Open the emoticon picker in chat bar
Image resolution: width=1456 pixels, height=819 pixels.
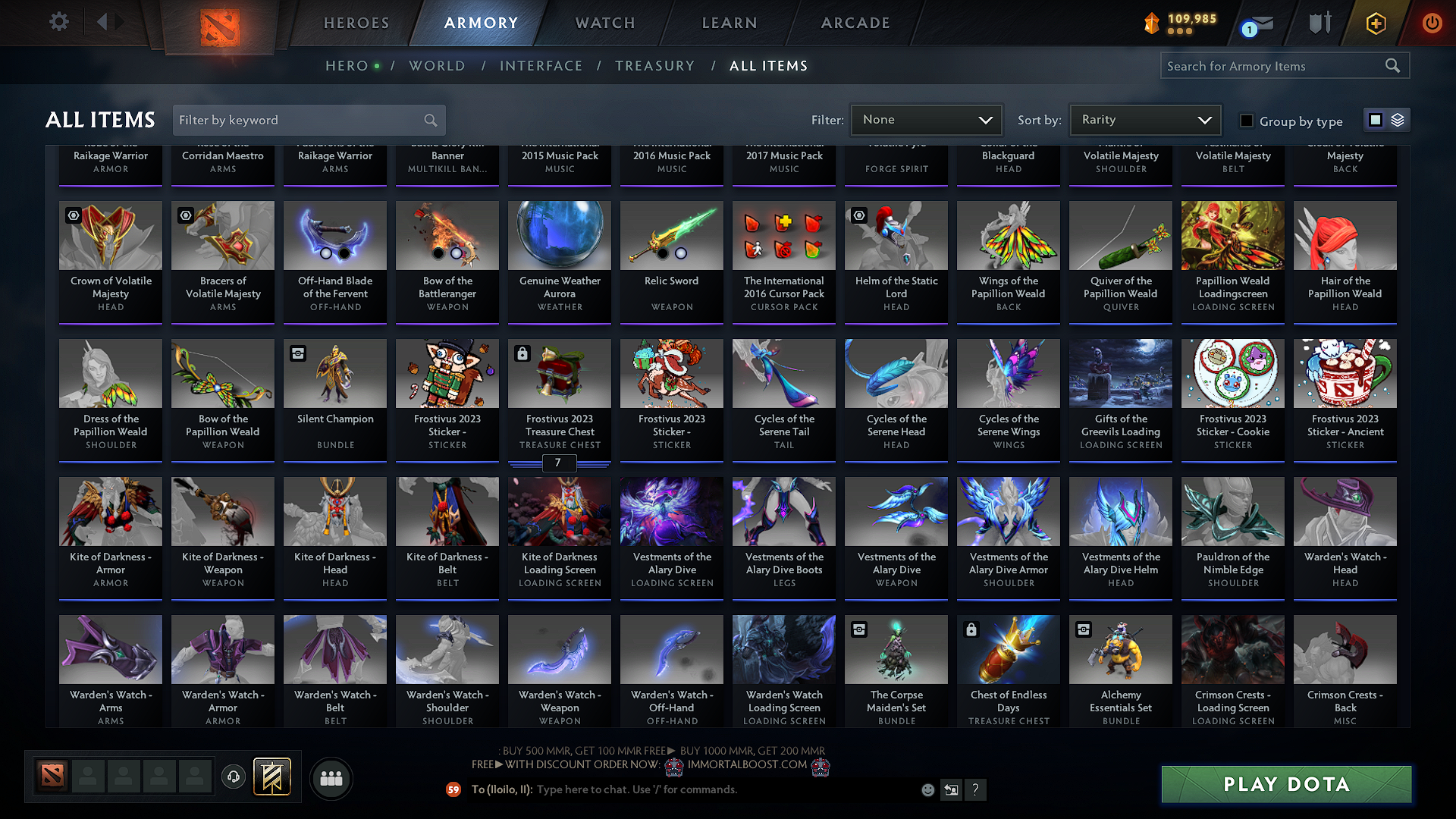click(927, 789)
